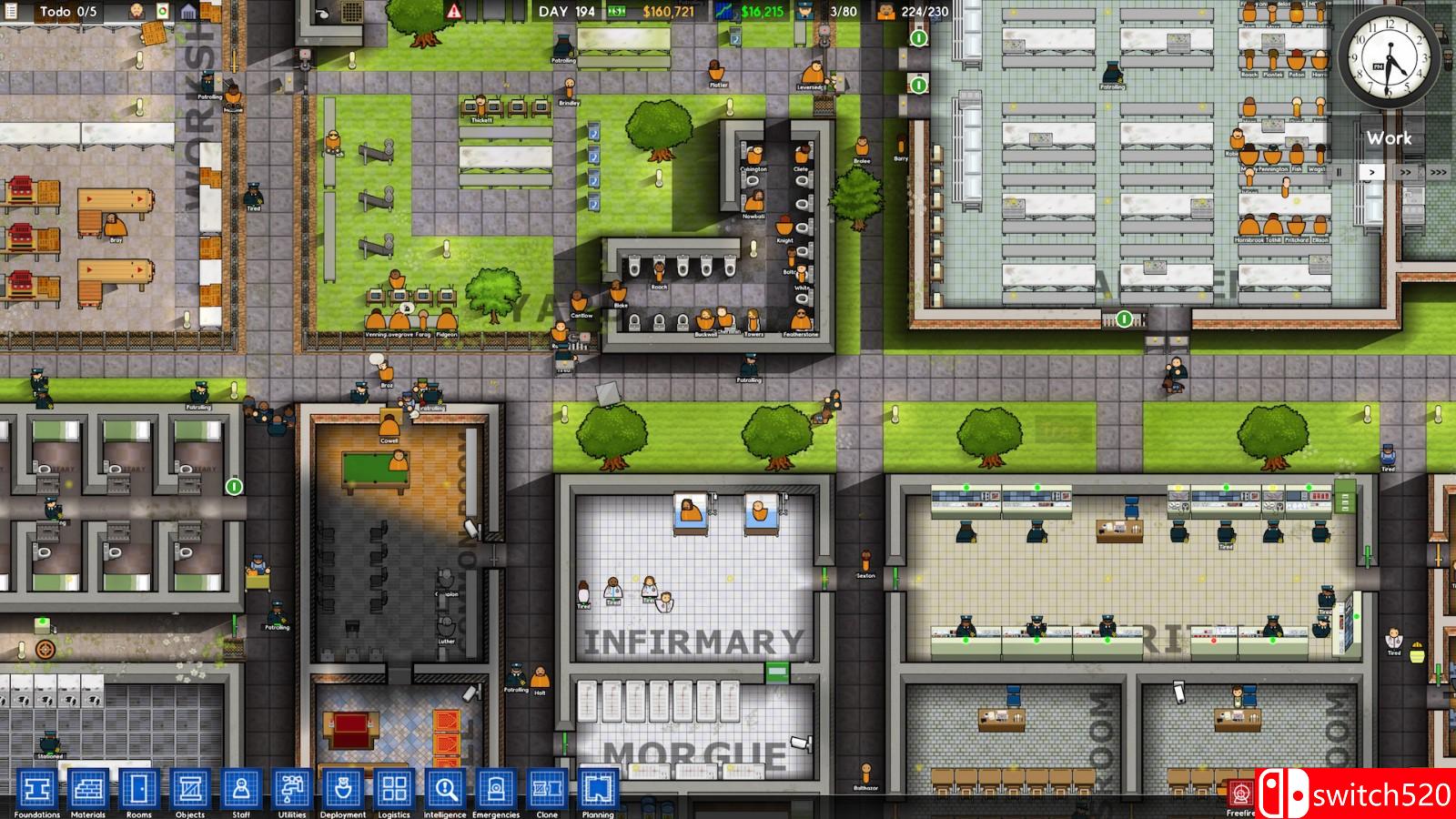Open the Rooms menu
This screenshot has height=819, width=1456.
pyautogui.click(x=137, y=790)
